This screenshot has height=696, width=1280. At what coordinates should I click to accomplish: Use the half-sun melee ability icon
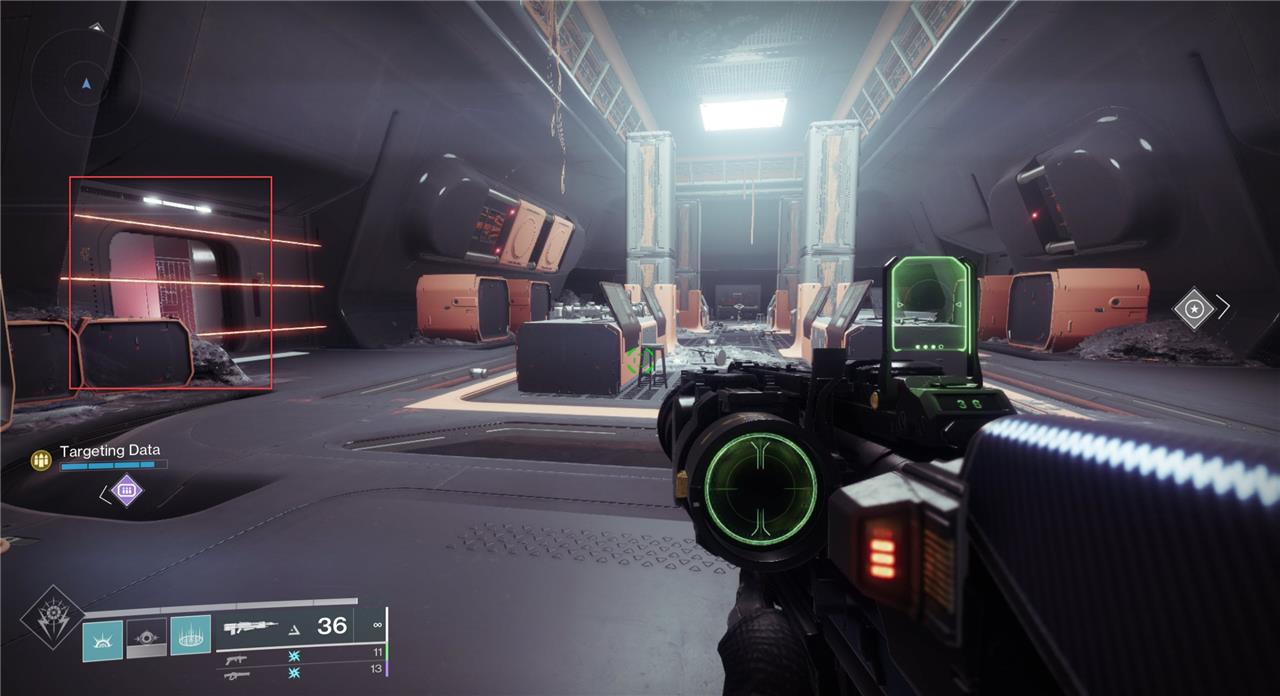click(102, 639)
